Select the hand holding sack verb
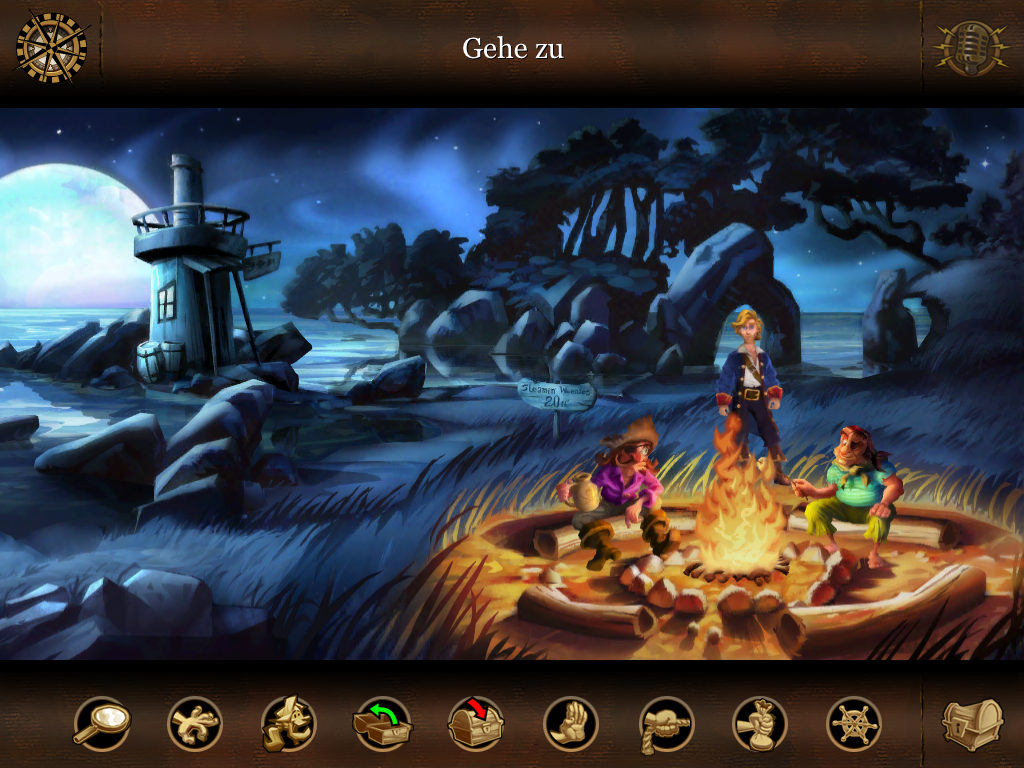The width and height of the screenshot is (1024, 768). click(760, 723)
